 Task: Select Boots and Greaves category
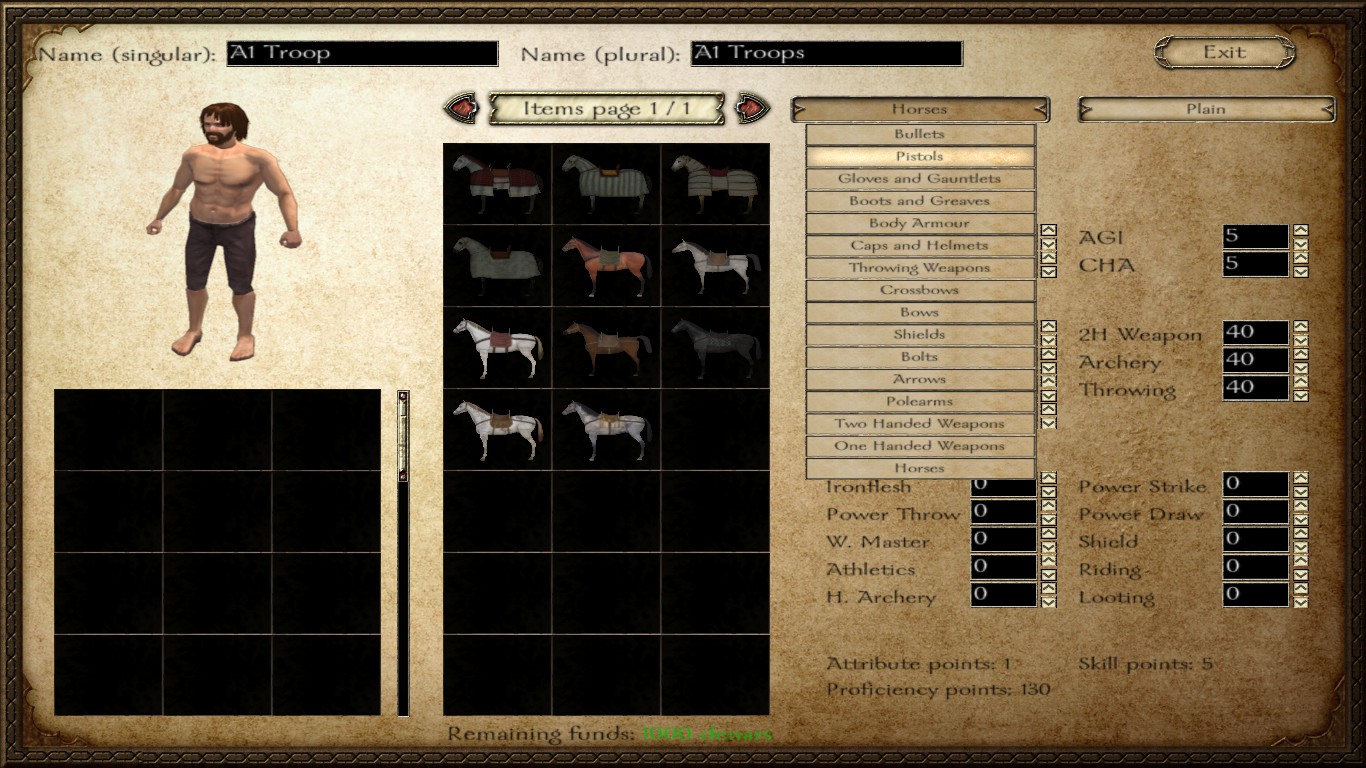tap(919, 201)
